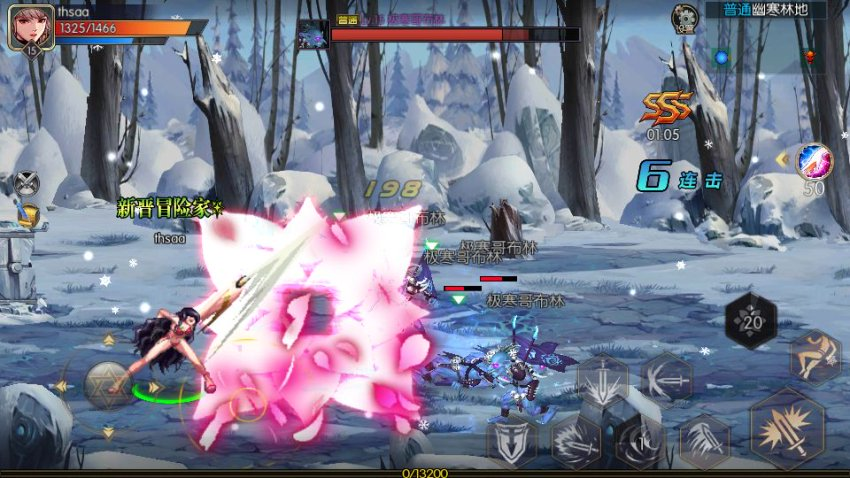Tap the whirlwind skill on cooldown
850x478 pixels.
pos(639,441)
